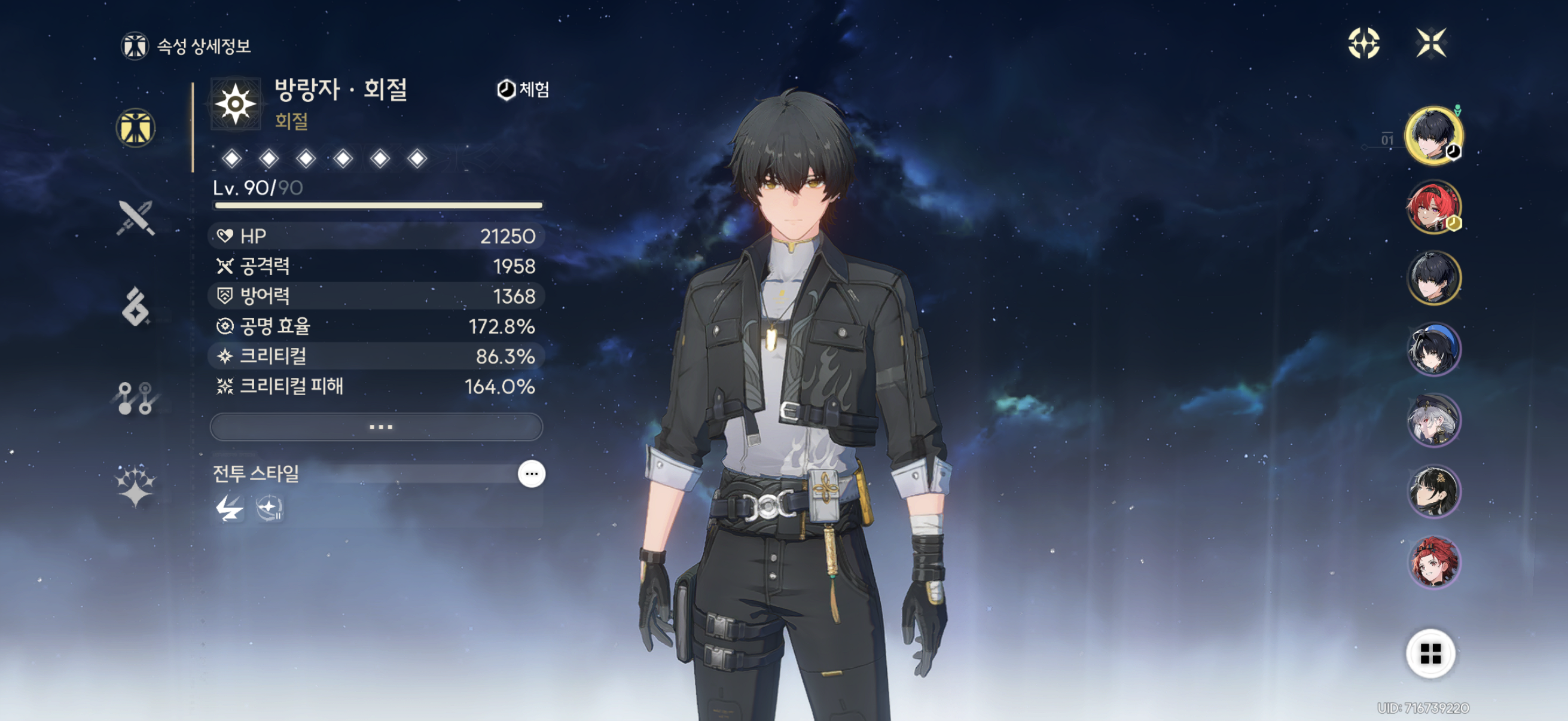Expand the full stats list with three dots
This screenshot has width=1568, height=721.
376,426
